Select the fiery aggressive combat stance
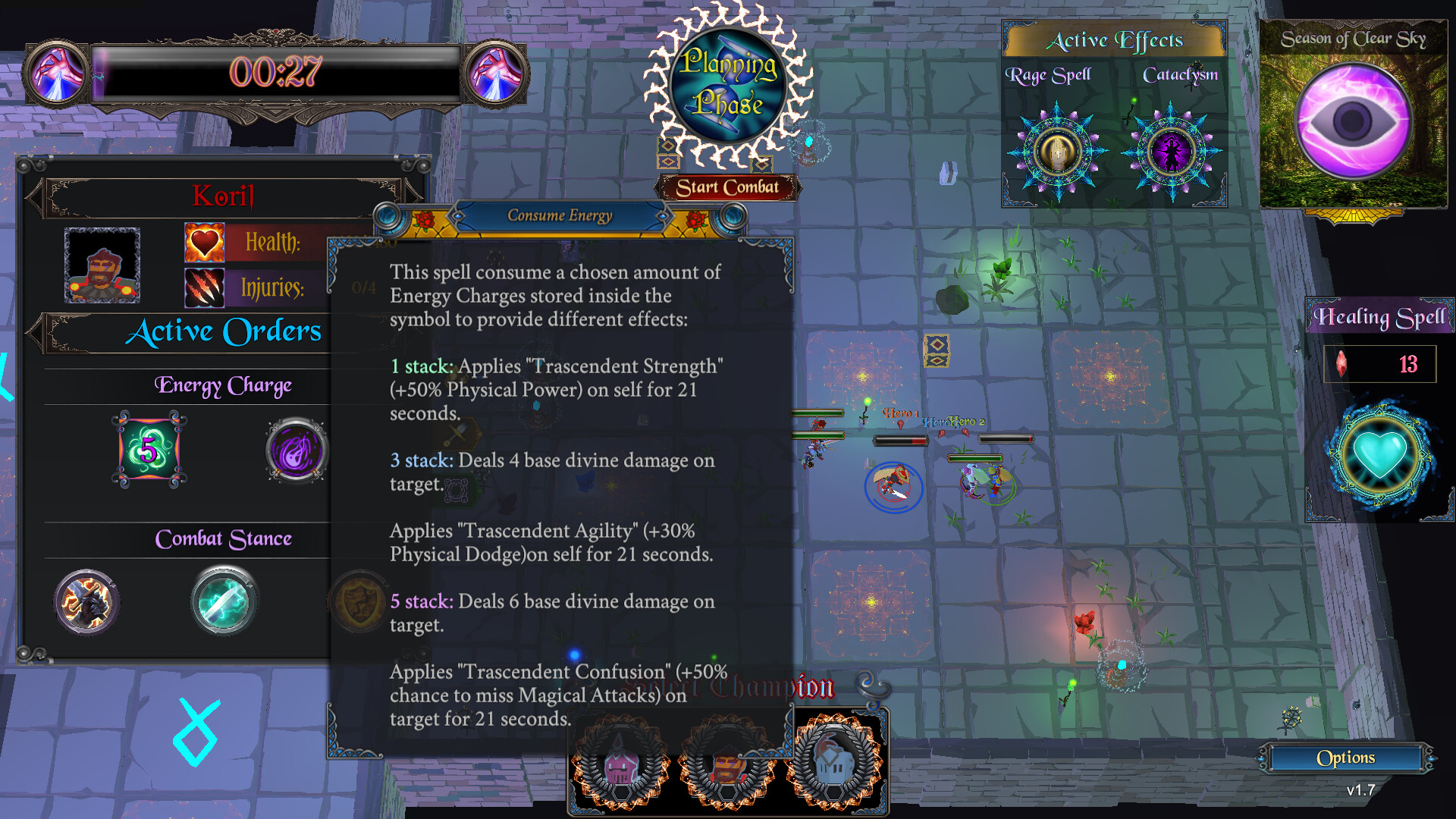Viewport: 1456px width, 819px height. point(86,601)
